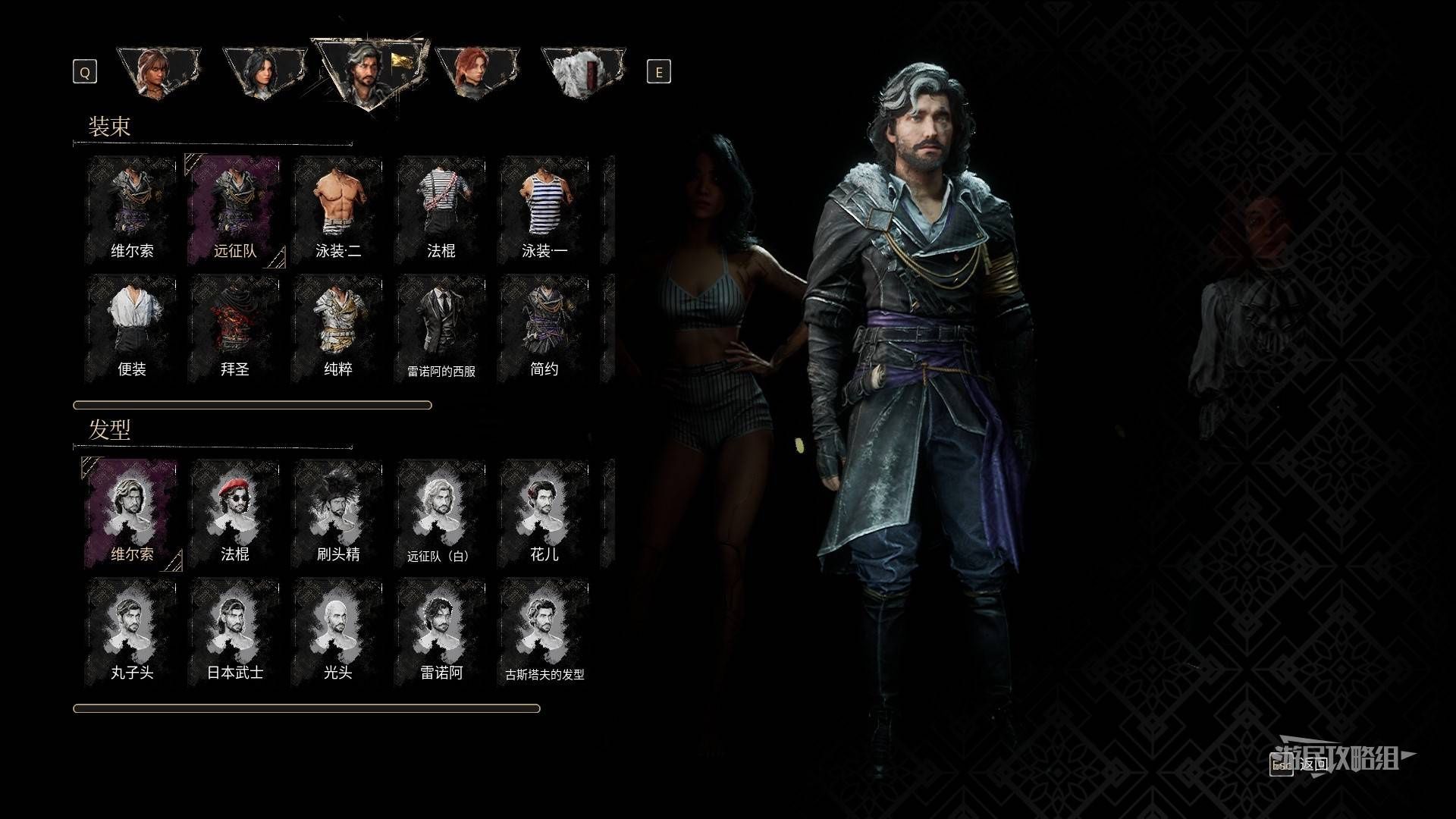Select the 维尔索 outfit
This screenshot has height=819, width=1456.
click(132, 209)
